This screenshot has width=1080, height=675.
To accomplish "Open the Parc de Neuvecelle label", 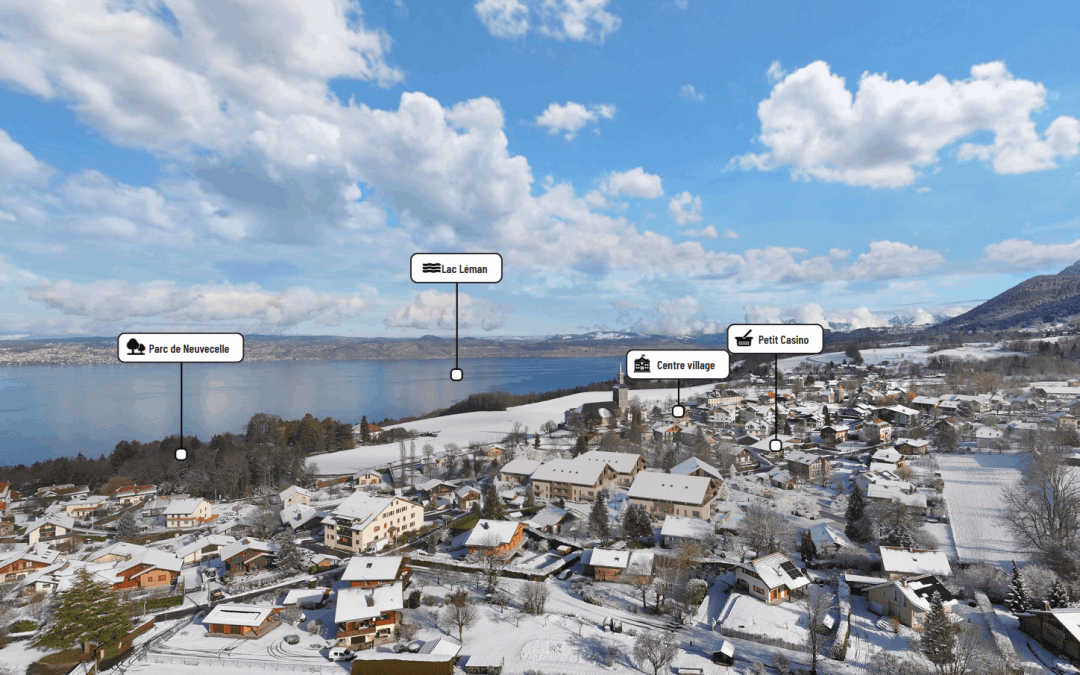I will (181, 348).
